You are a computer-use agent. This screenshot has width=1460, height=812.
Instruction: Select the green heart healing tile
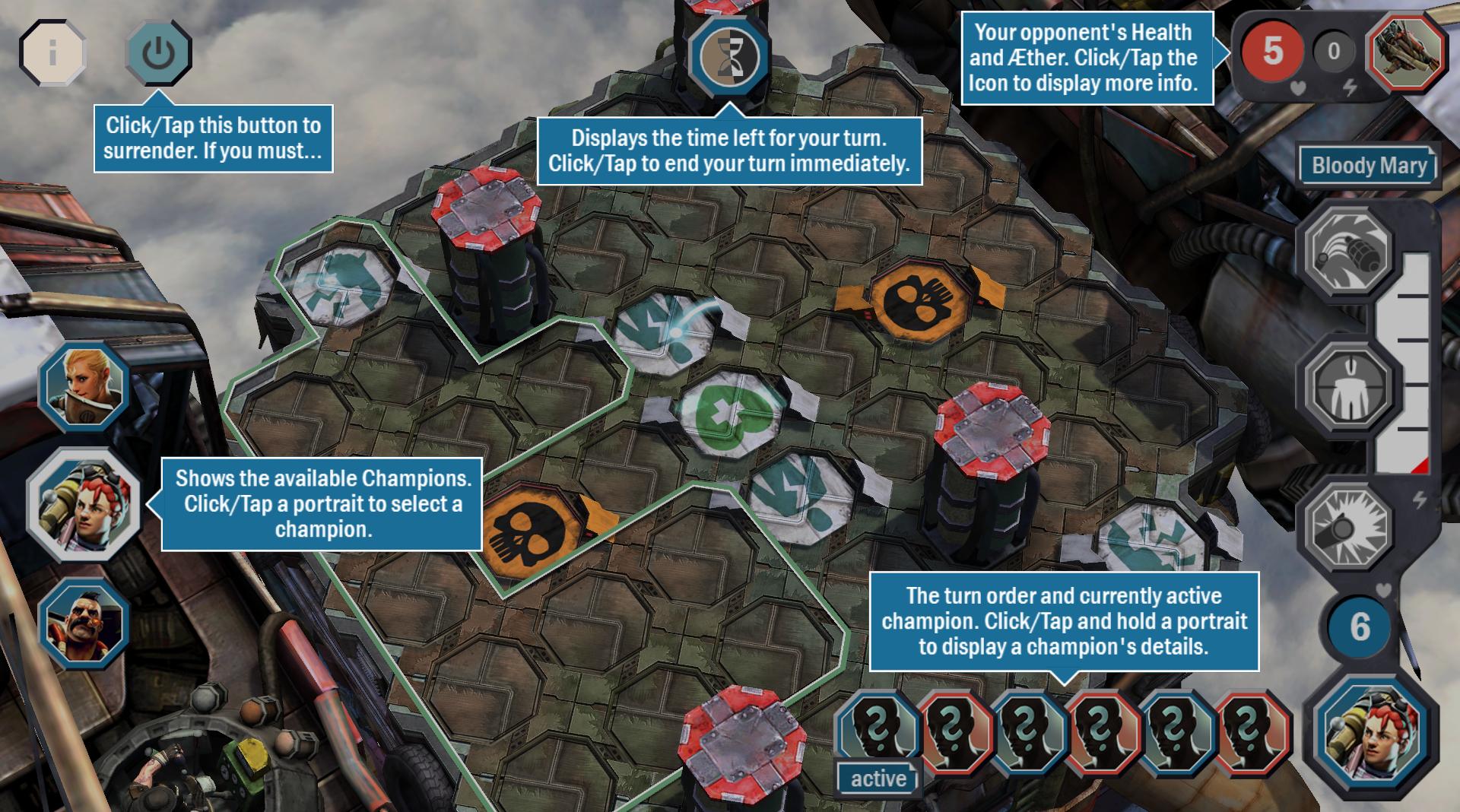click(x=732, y=414)
